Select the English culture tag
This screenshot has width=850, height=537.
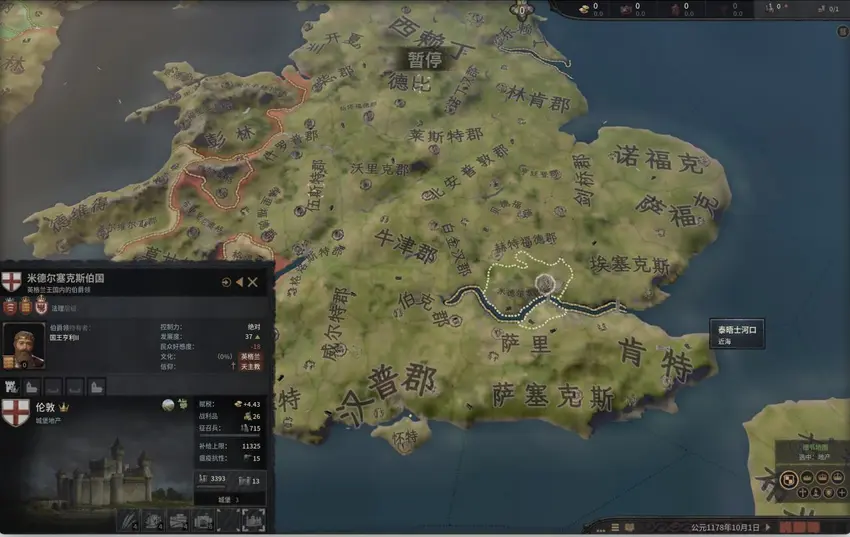[x=251, y=356]
